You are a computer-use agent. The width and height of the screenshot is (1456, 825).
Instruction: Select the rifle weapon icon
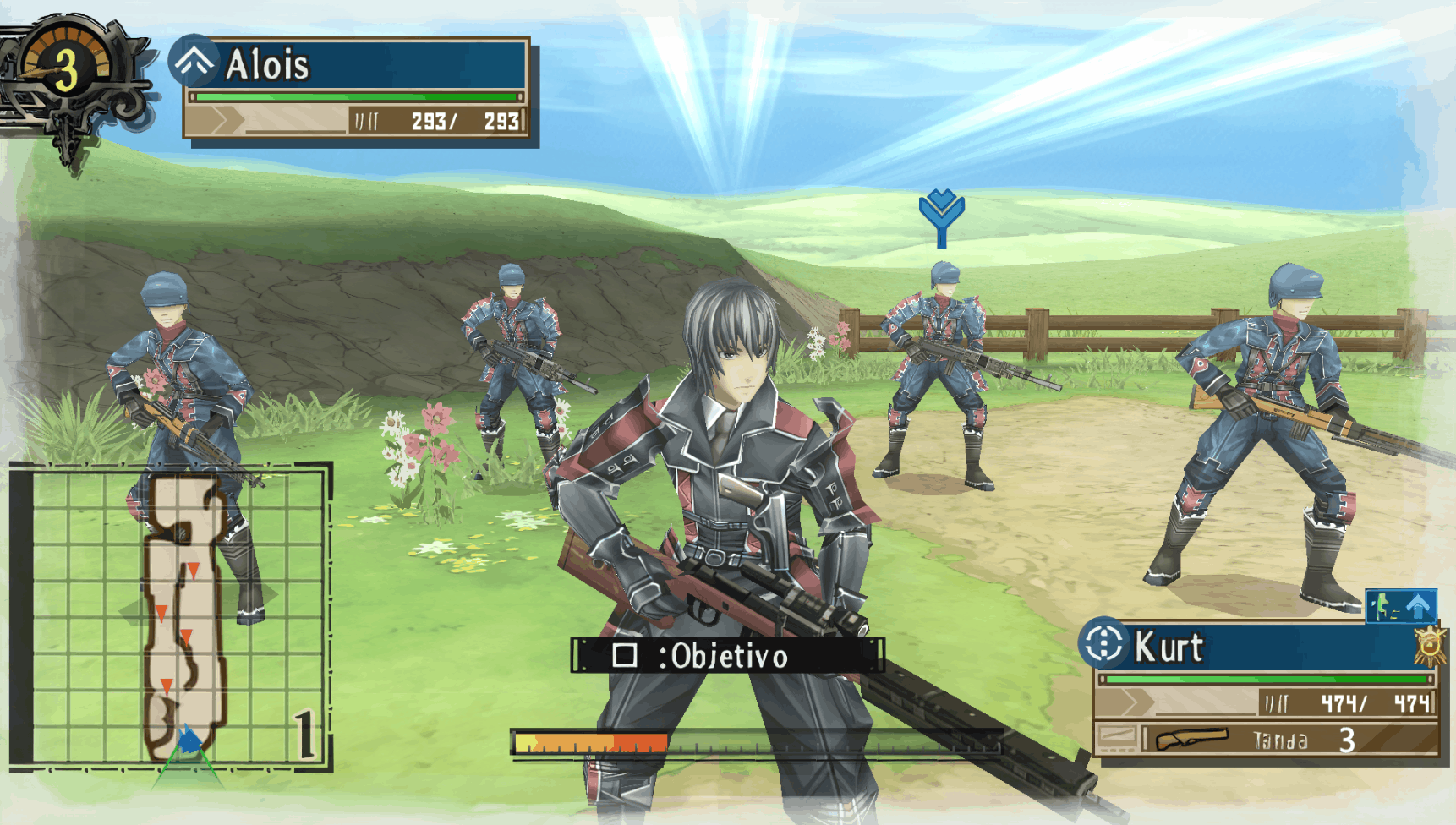(1191, 740)
